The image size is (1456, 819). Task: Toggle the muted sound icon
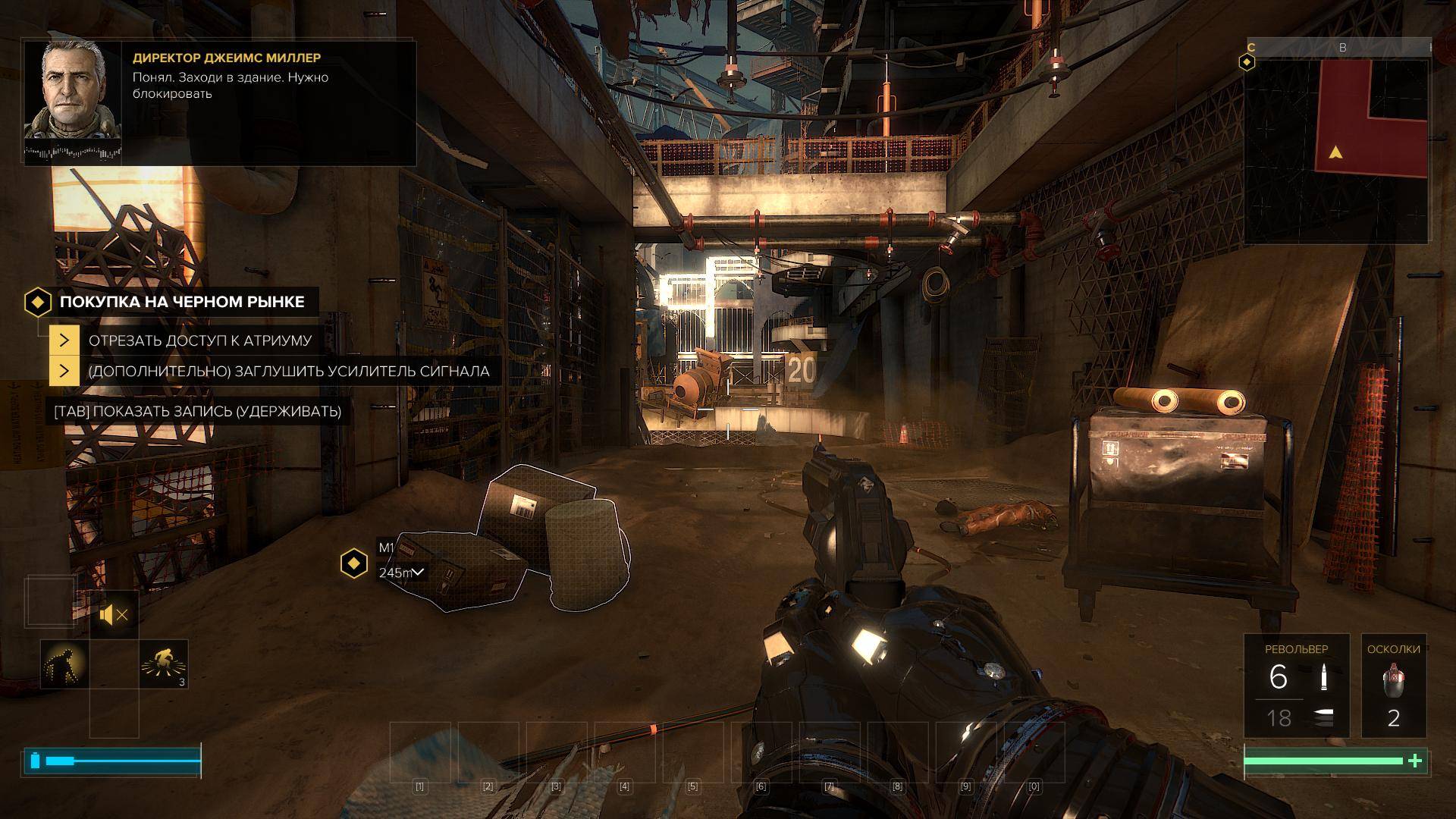114,614
